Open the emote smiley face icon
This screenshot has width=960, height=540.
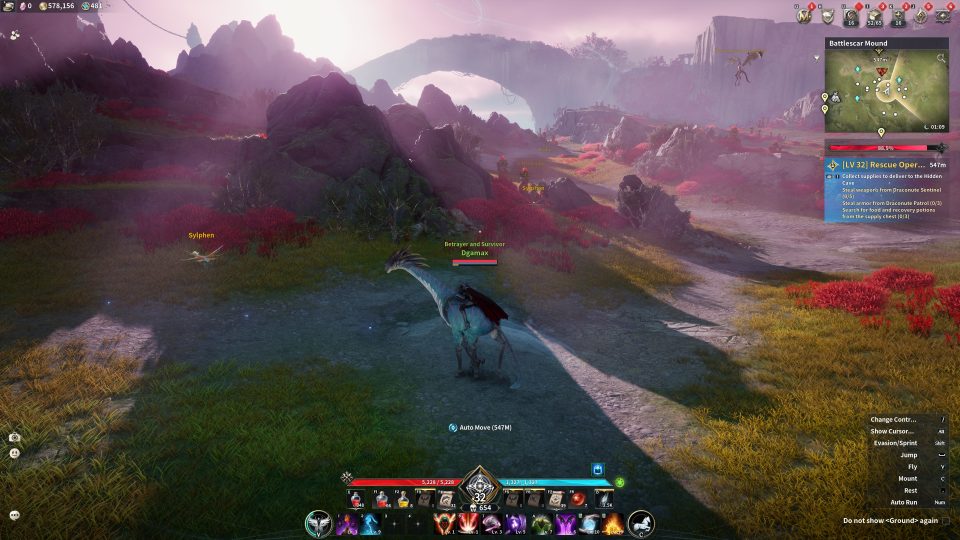[x=15, y=453]
